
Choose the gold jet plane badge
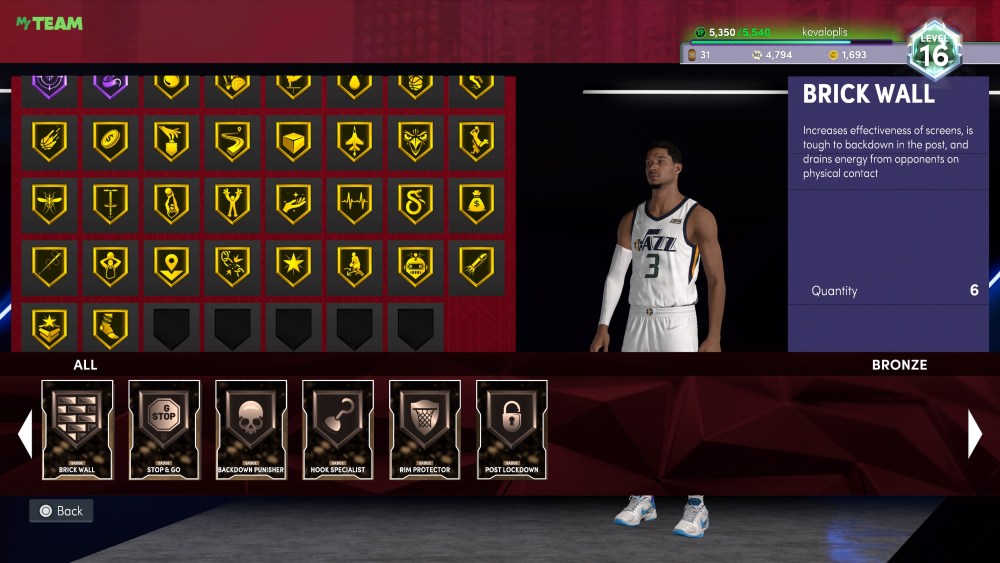354,141
